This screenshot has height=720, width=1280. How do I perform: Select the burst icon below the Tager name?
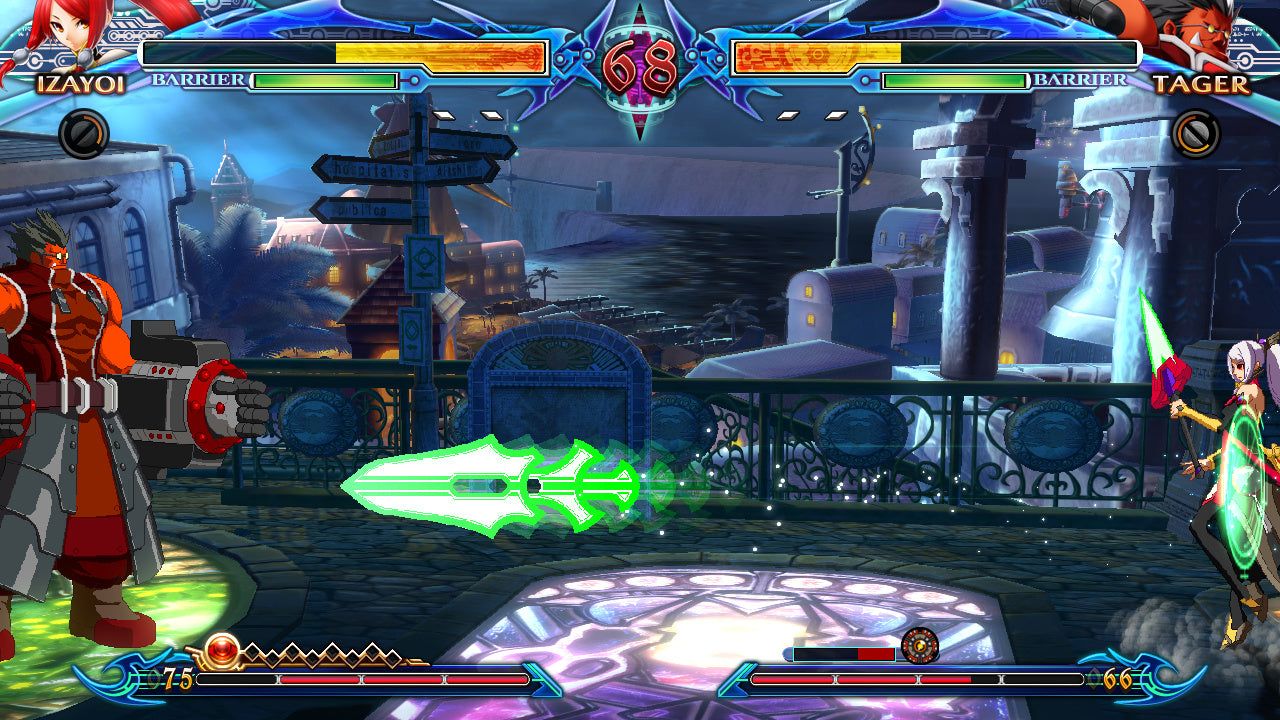pyautogui.click(x=1195, y=134)
